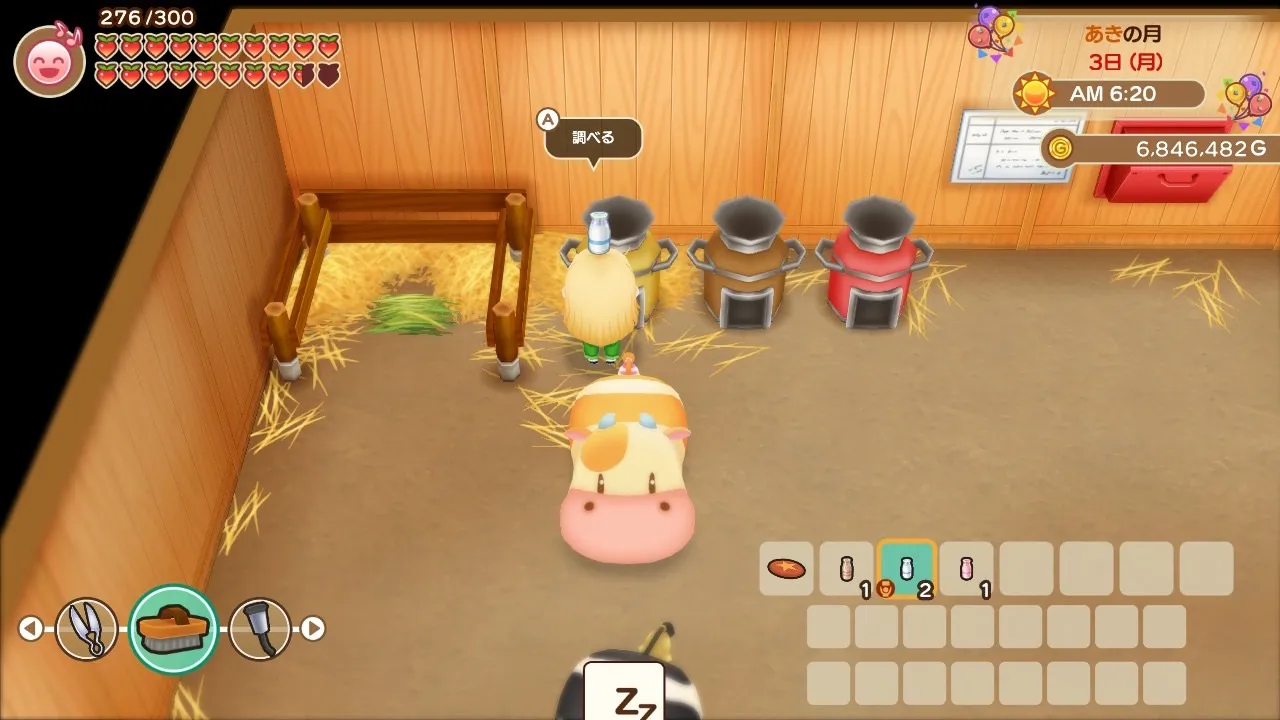
Task: Choose the brush in the tool ring
Action: click(x=174, y=629)
